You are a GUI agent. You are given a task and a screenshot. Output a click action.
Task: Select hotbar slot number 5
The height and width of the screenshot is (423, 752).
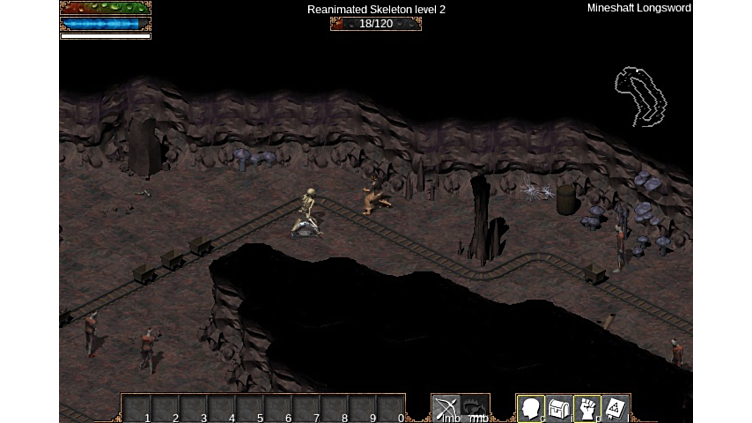tap(250, 409)
